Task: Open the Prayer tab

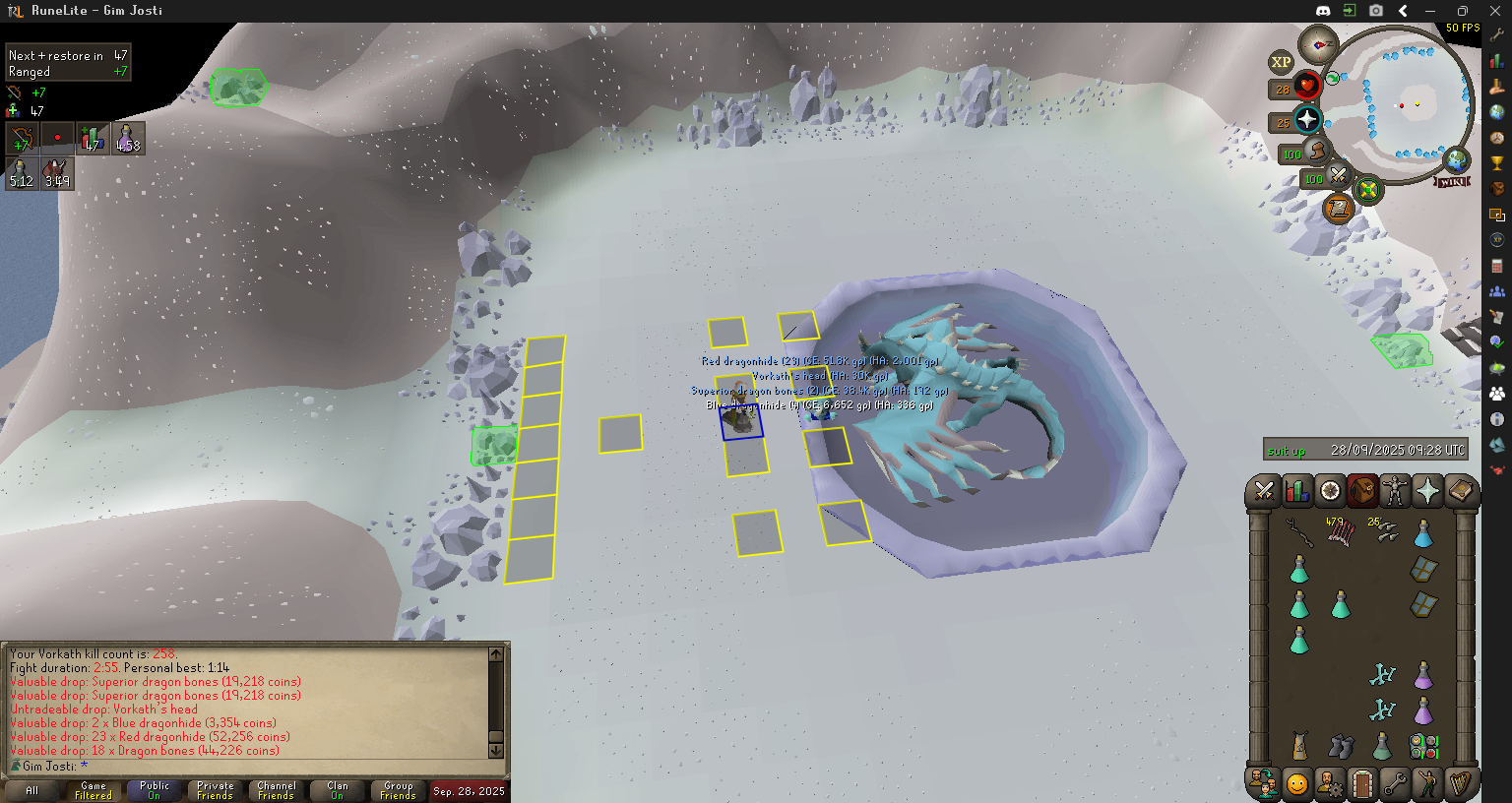Action: (x=1427, y=490)
